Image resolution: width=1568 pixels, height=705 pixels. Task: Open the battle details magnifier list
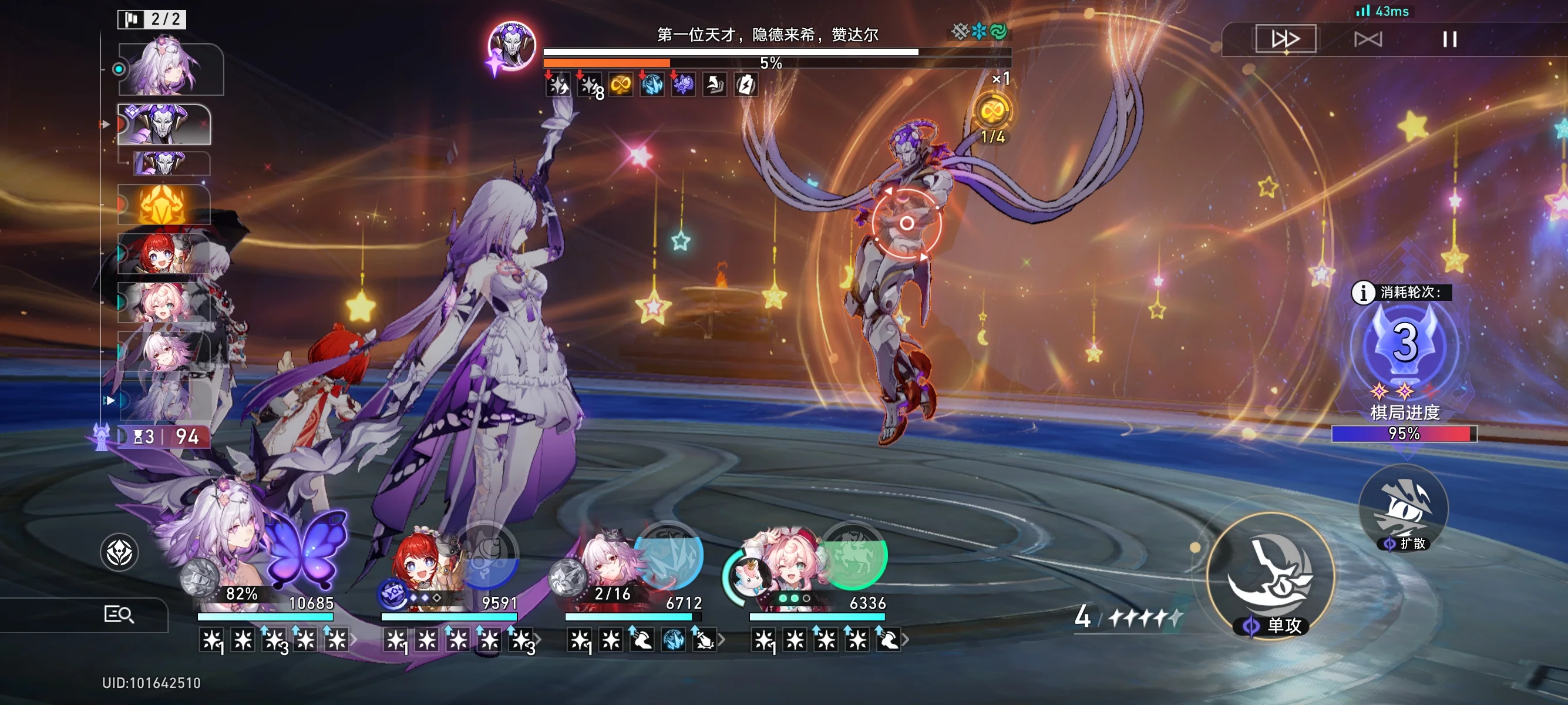[x=119, y=615]
